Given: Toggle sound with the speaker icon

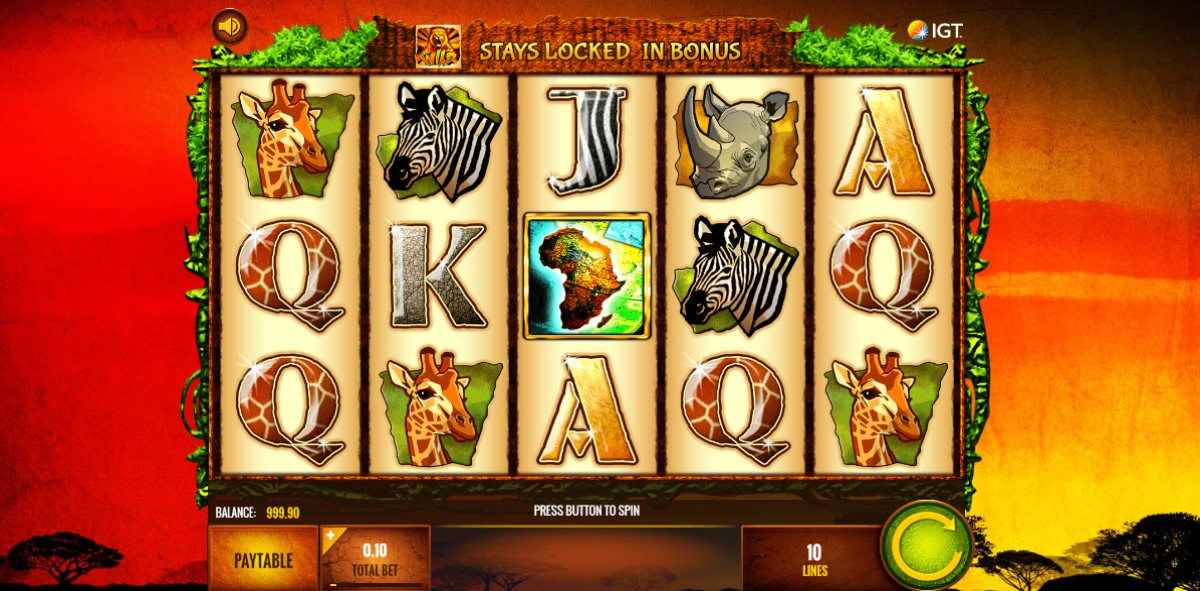Looking at the screenshot, I should [x=230, y=26].
